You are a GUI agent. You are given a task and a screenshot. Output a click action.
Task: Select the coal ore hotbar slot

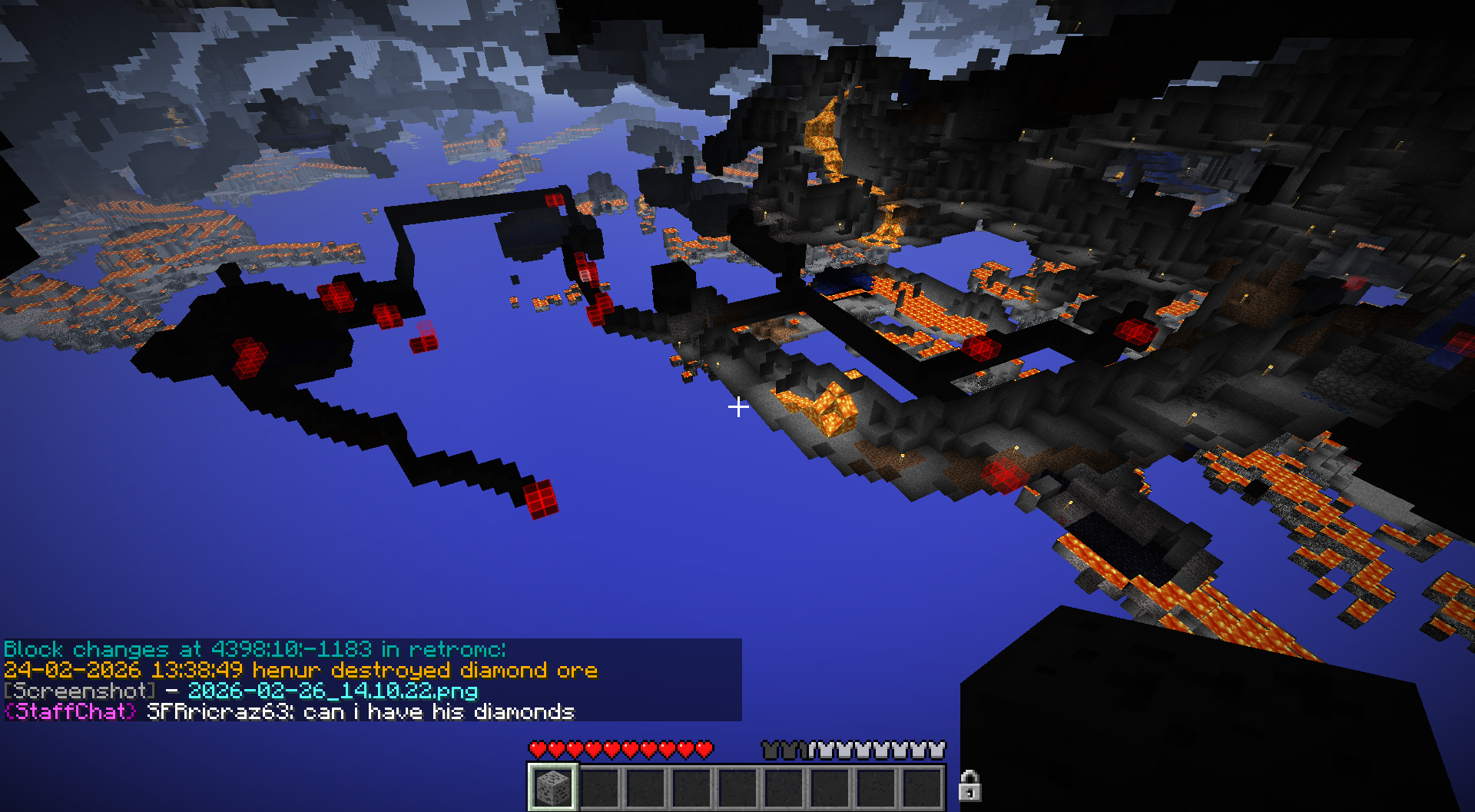pyautogui.click(x=552, y=787)
